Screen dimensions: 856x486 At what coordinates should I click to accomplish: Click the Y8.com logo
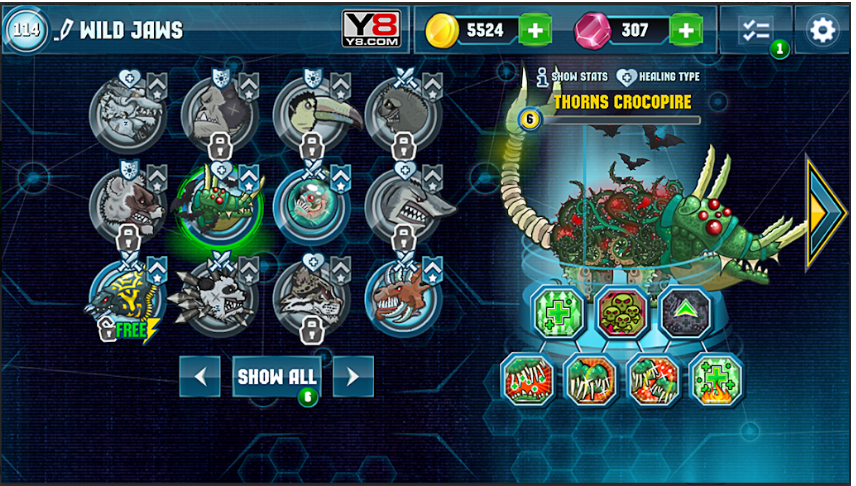pos(371,29)
